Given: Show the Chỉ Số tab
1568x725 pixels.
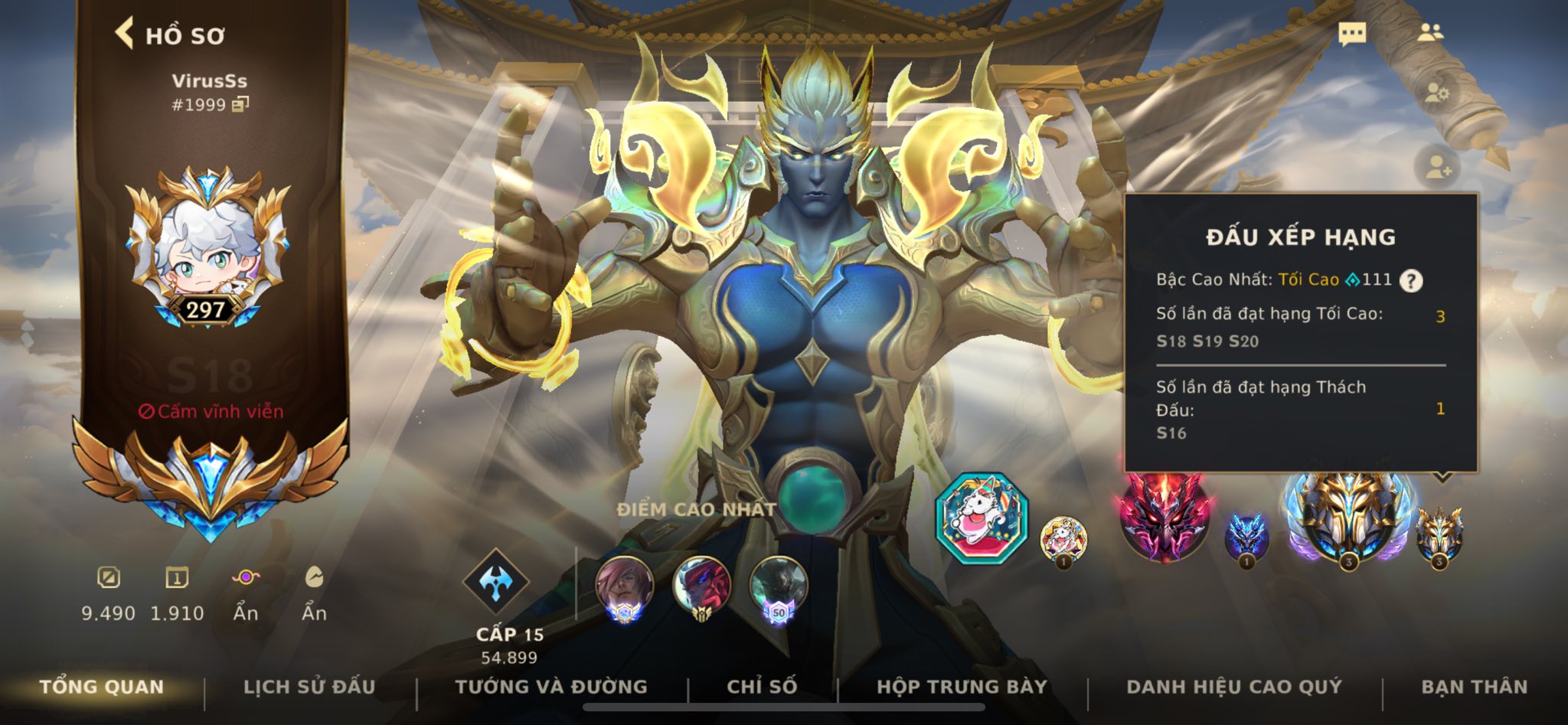Looking at the screenshot, I should pyautogui.click(x=762, y=687).
